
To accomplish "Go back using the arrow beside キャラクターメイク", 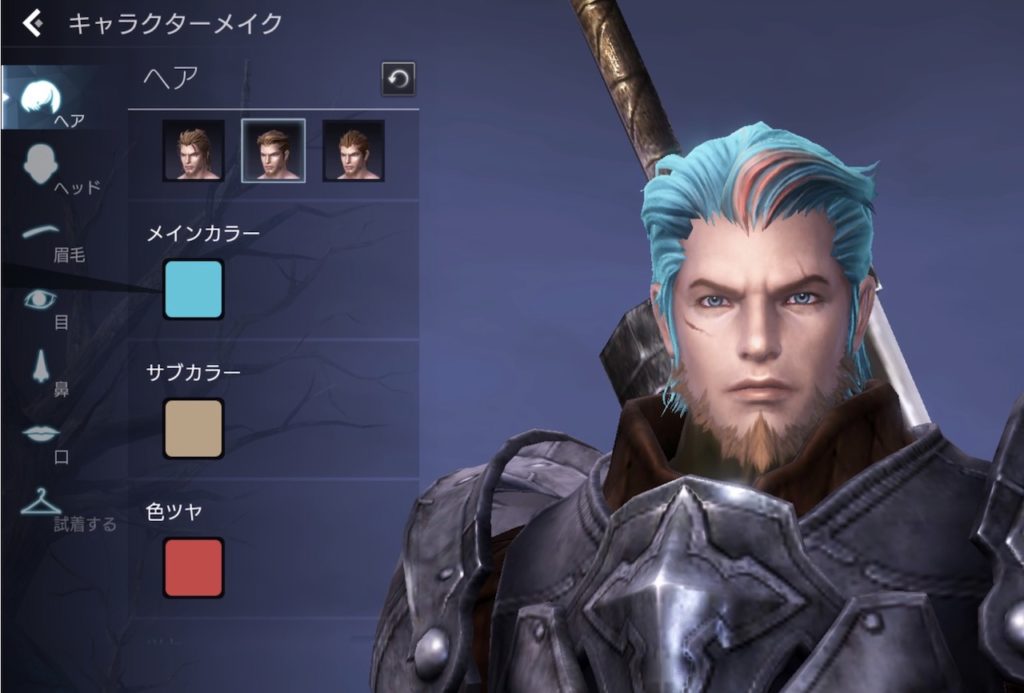I will click(33, 22).
